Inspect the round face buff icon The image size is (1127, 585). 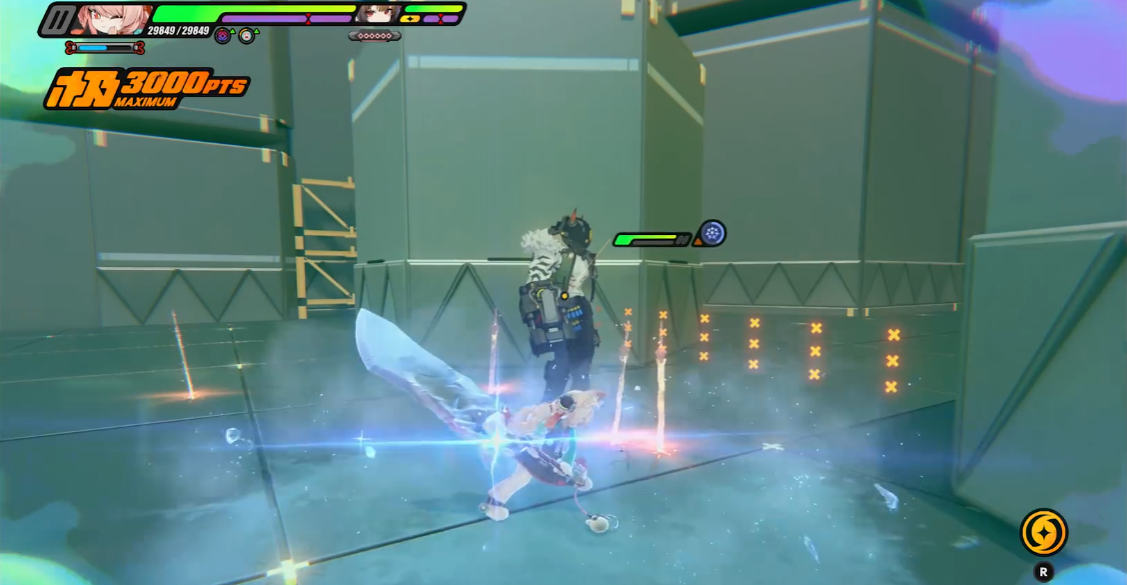coord(246,36)
